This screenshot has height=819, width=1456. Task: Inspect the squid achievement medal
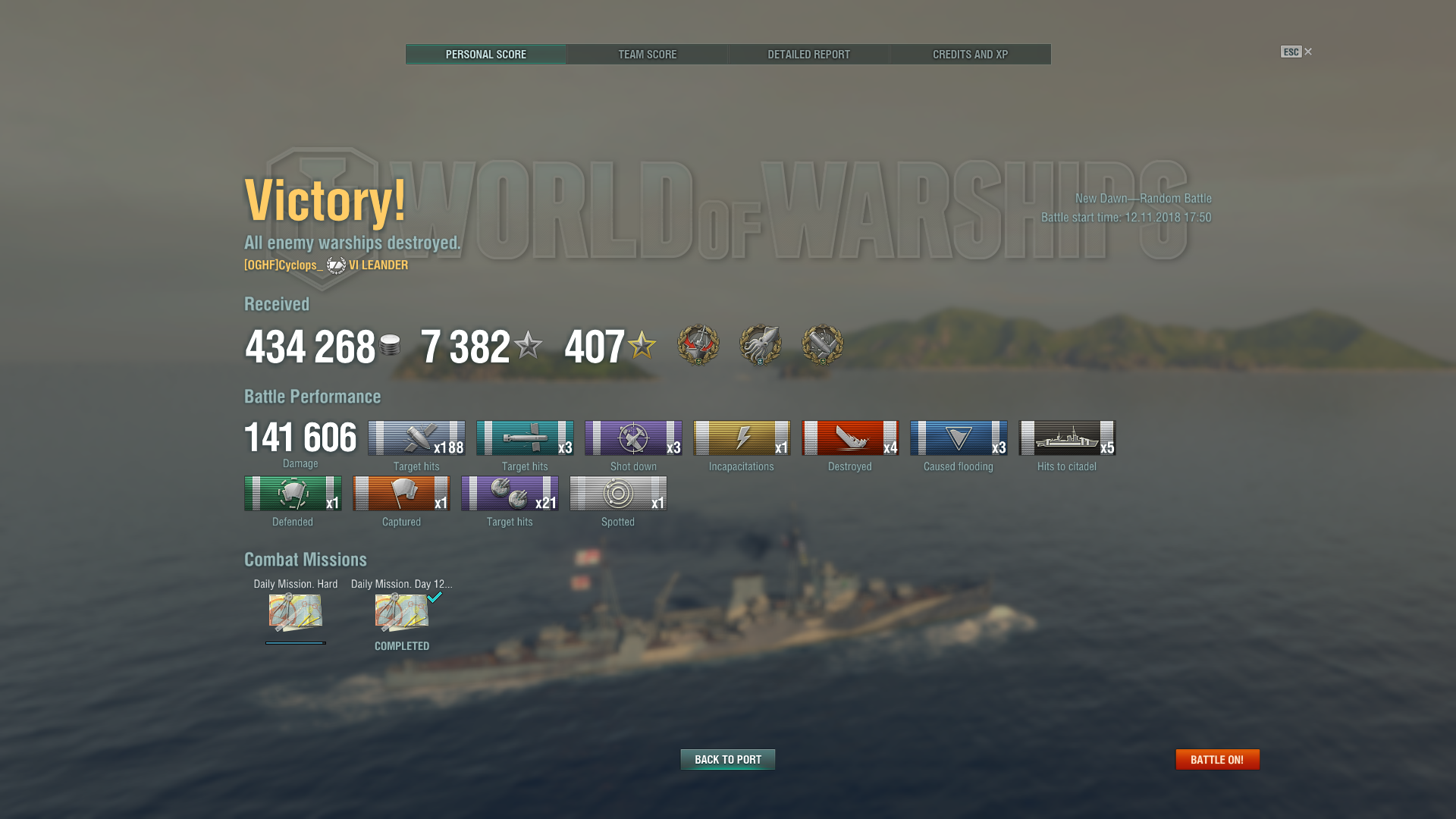tap(760, 345)
